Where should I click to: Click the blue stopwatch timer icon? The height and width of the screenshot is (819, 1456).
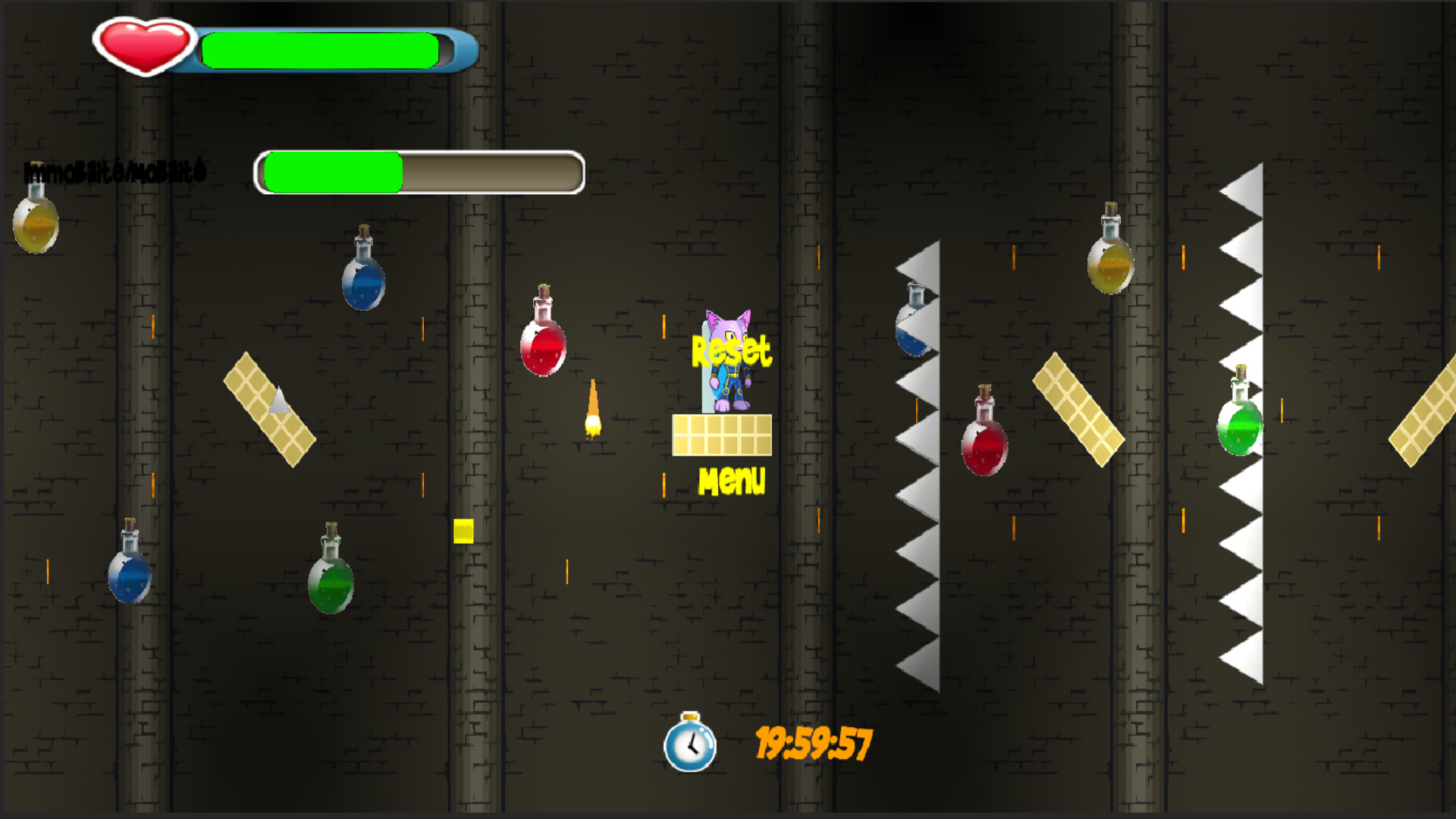point(691,745)
